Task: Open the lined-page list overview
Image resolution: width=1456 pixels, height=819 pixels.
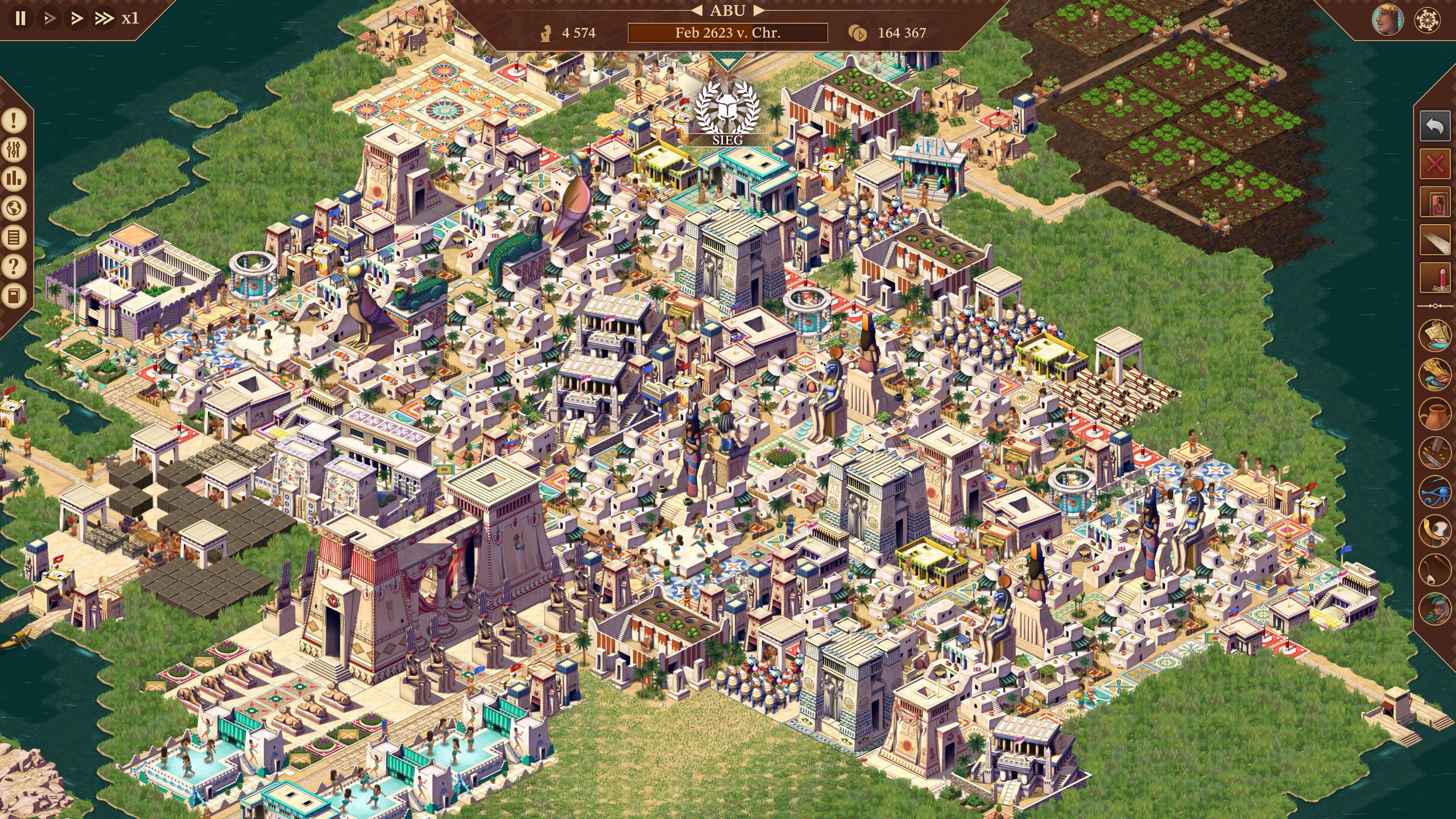Action: pyautogui.click(x=14, y=237)
